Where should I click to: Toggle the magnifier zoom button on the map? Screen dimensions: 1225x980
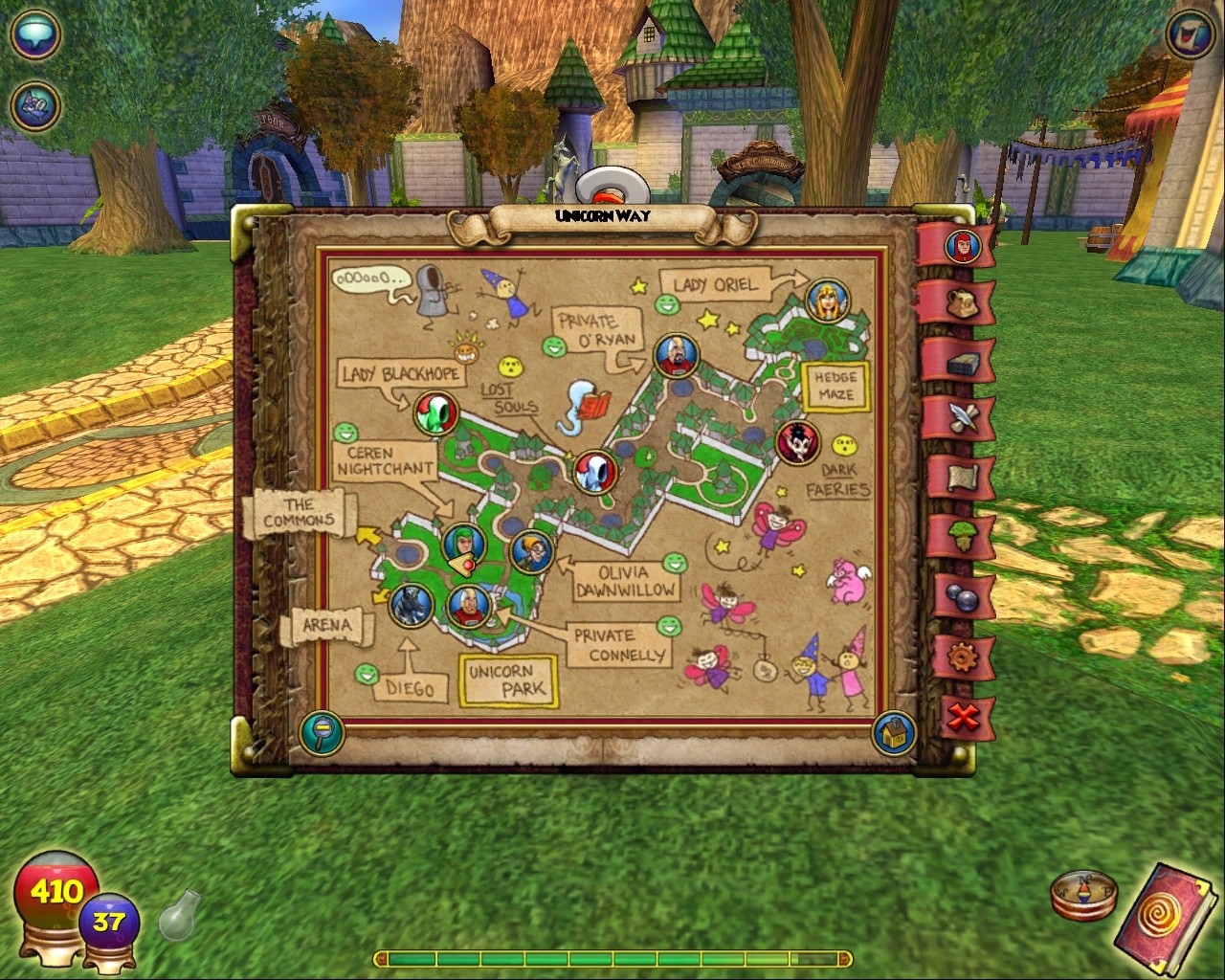323,731
